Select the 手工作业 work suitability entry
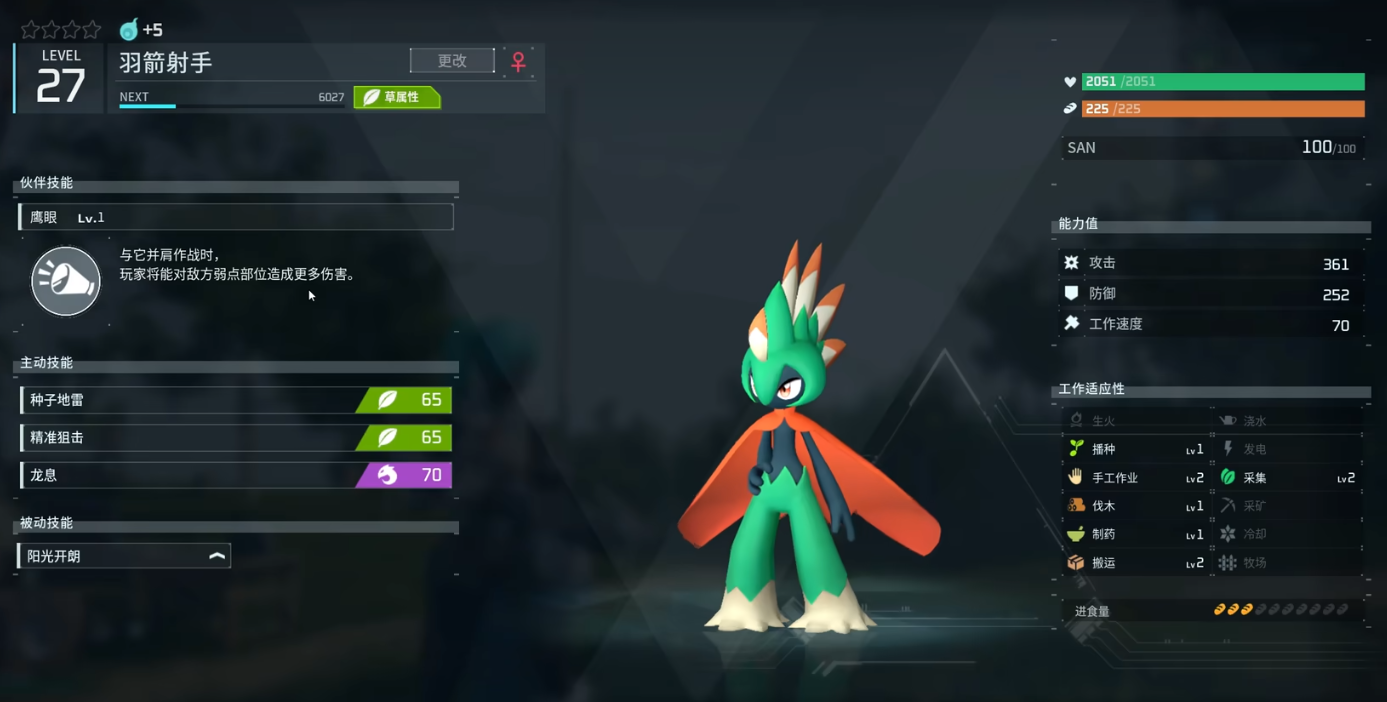 click(1136, 478)
